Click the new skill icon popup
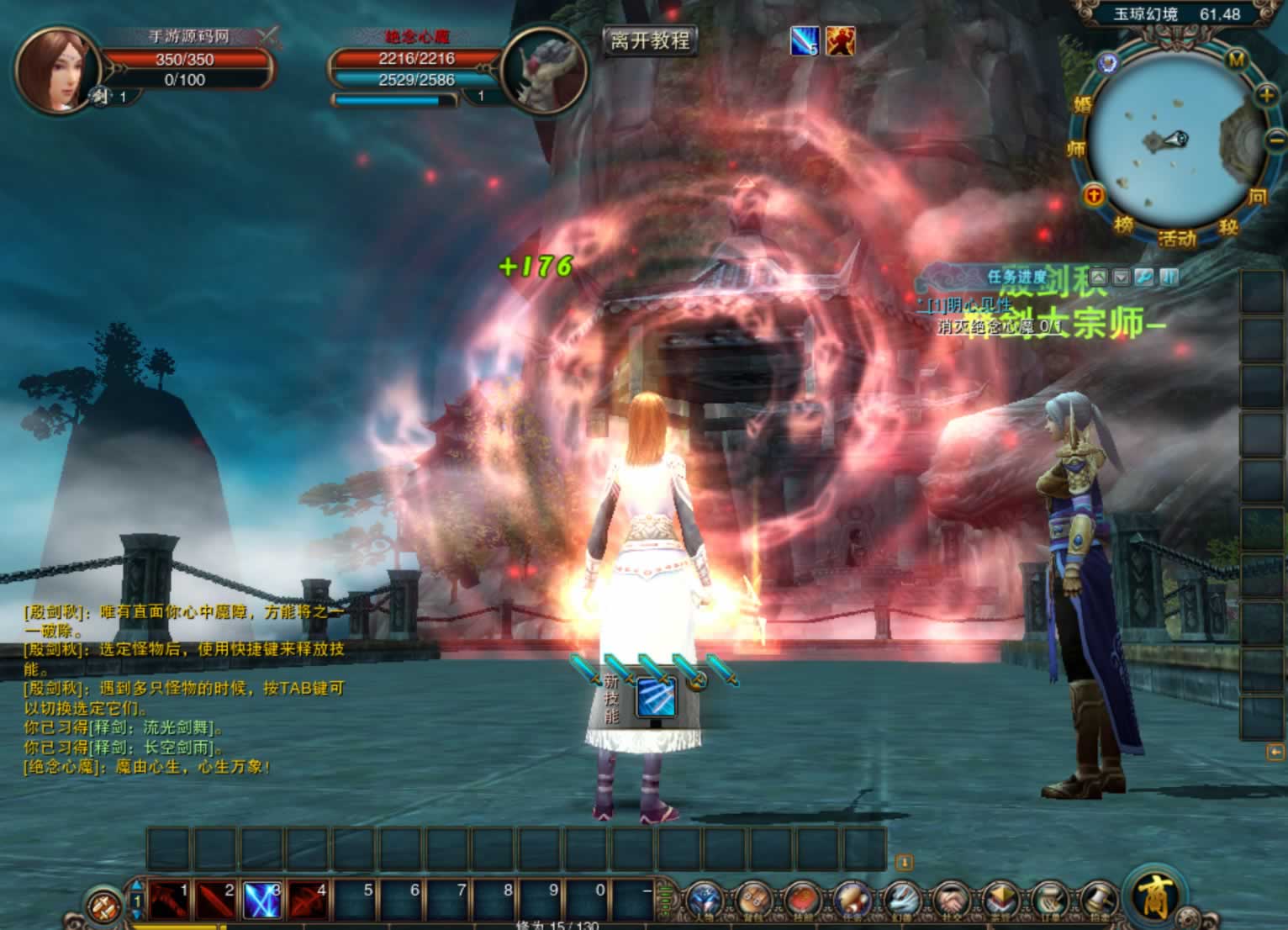The image size is (1288, 930). pyautogui.click(x=656, y=698)
